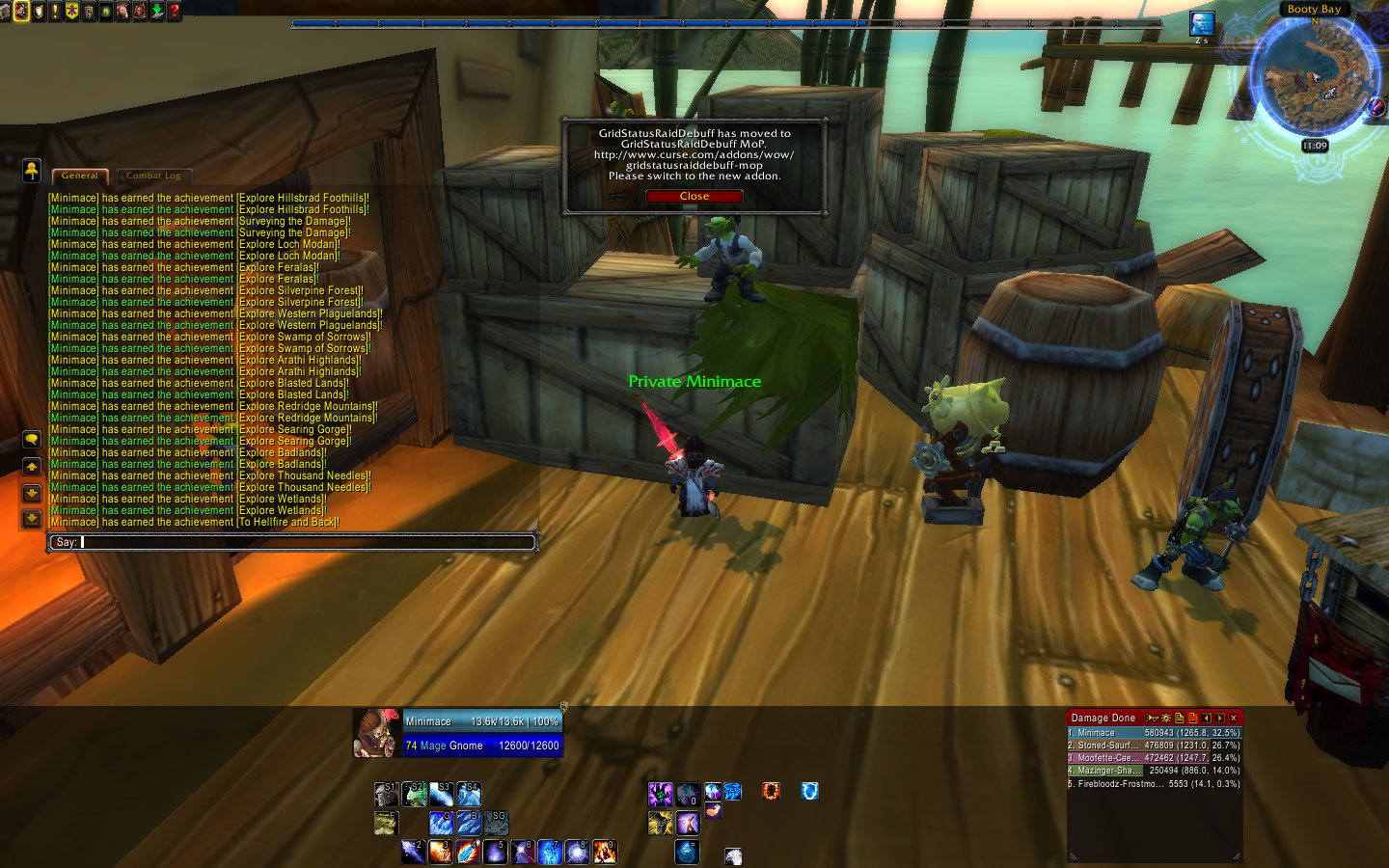Activate the ability marked S1
The height and width of the screenshot is (868, 1389).
point(386,794)
